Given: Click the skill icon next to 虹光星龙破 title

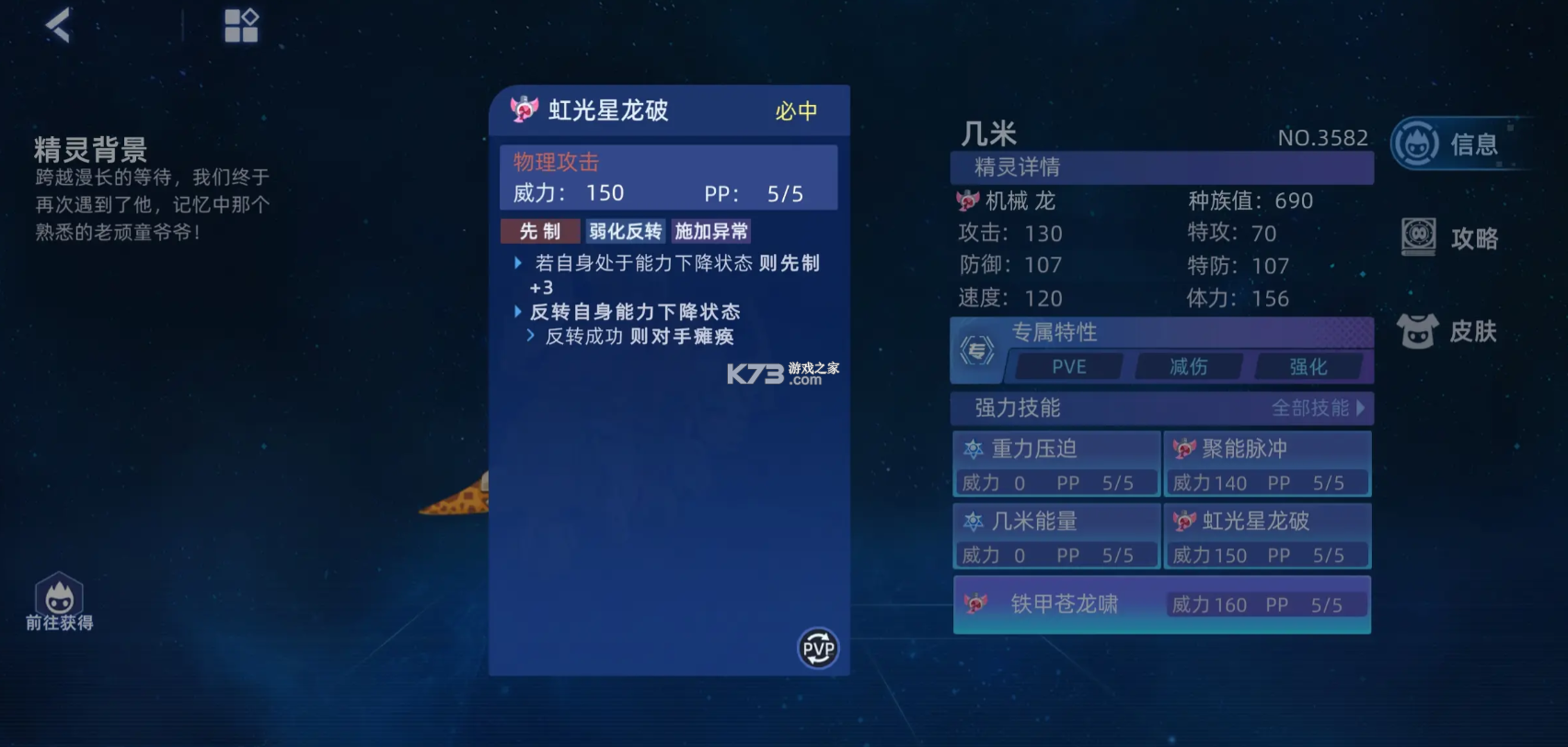Looking at the screenshot, I should click(x=523, y=109).
